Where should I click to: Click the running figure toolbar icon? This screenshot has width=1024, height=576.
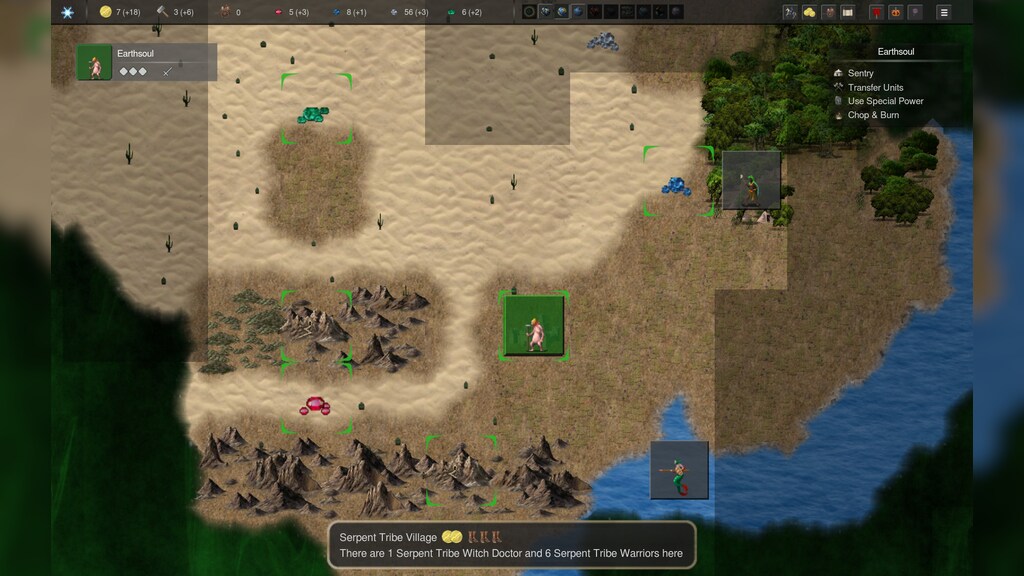790,12
